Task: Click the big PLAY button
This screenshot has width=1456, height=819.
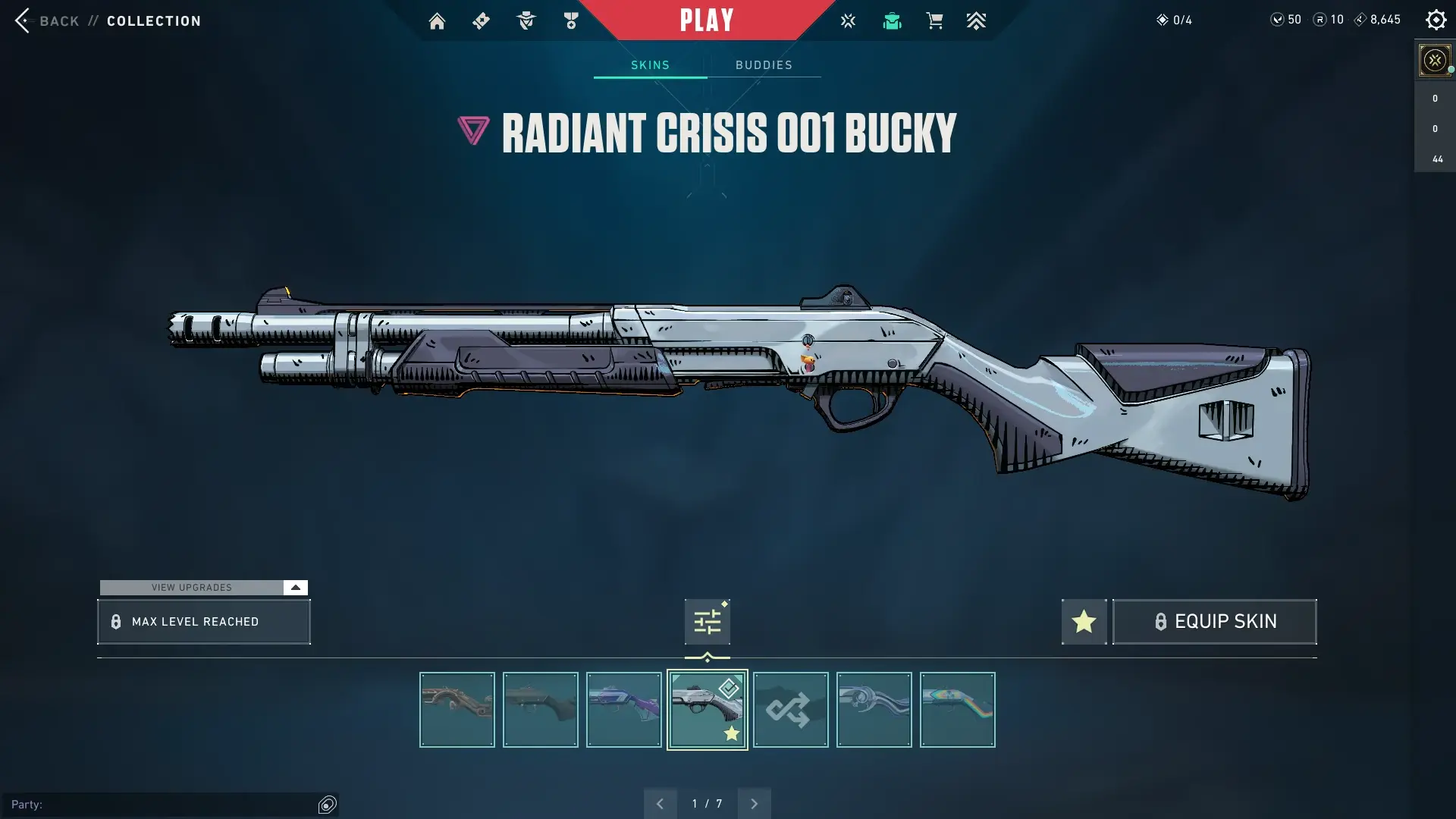Action: pos(706,20)
